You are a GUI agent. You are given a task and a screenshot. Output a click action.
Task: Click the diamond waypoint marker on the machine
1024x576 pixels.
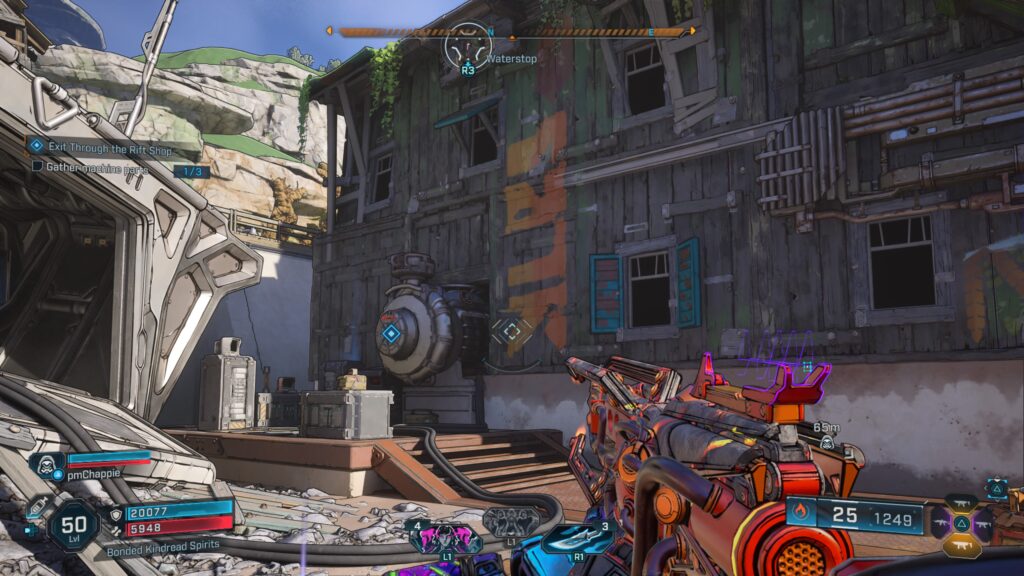click(x=391, y=334)
